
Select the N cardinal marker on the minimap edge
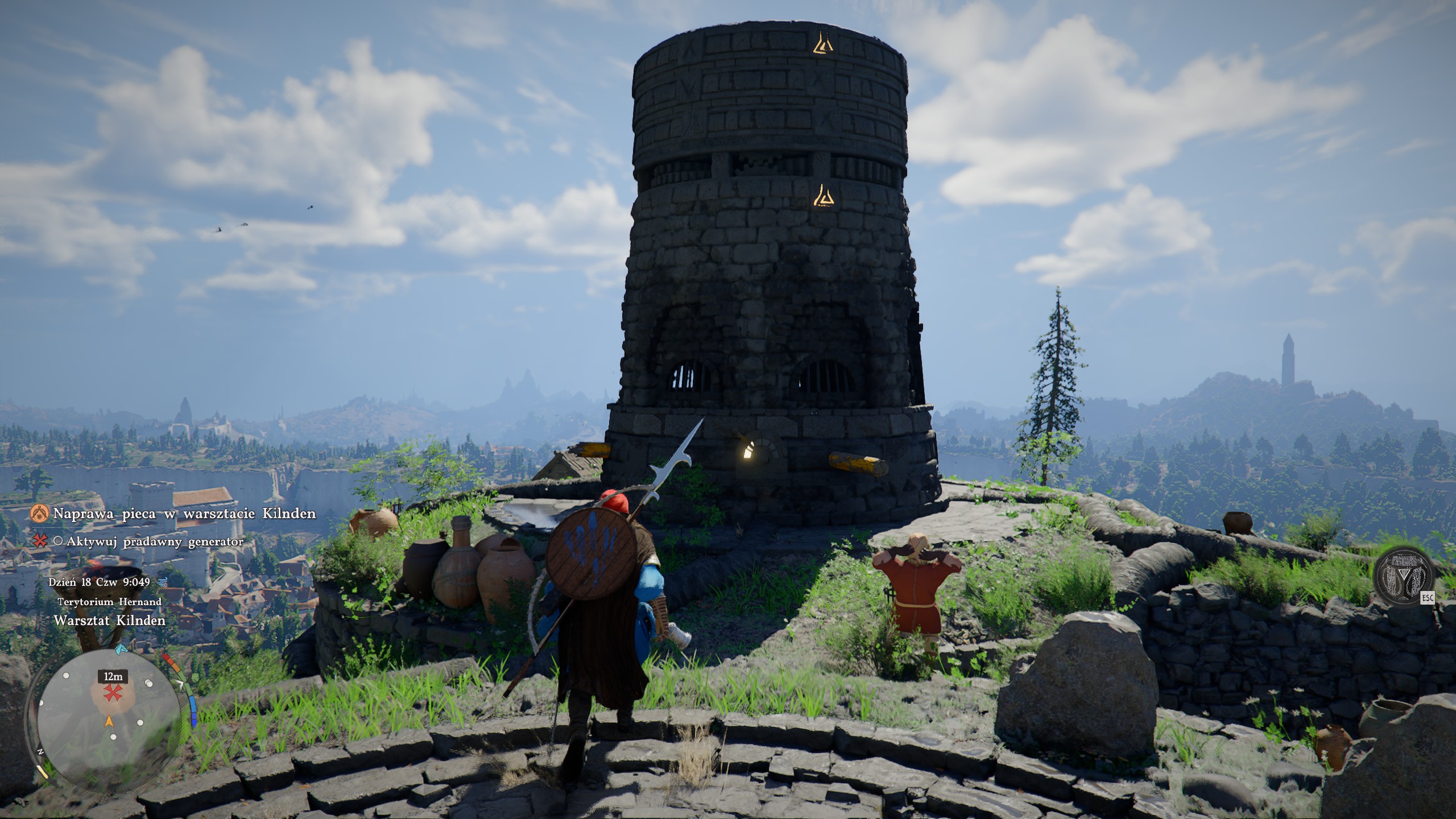41,751
